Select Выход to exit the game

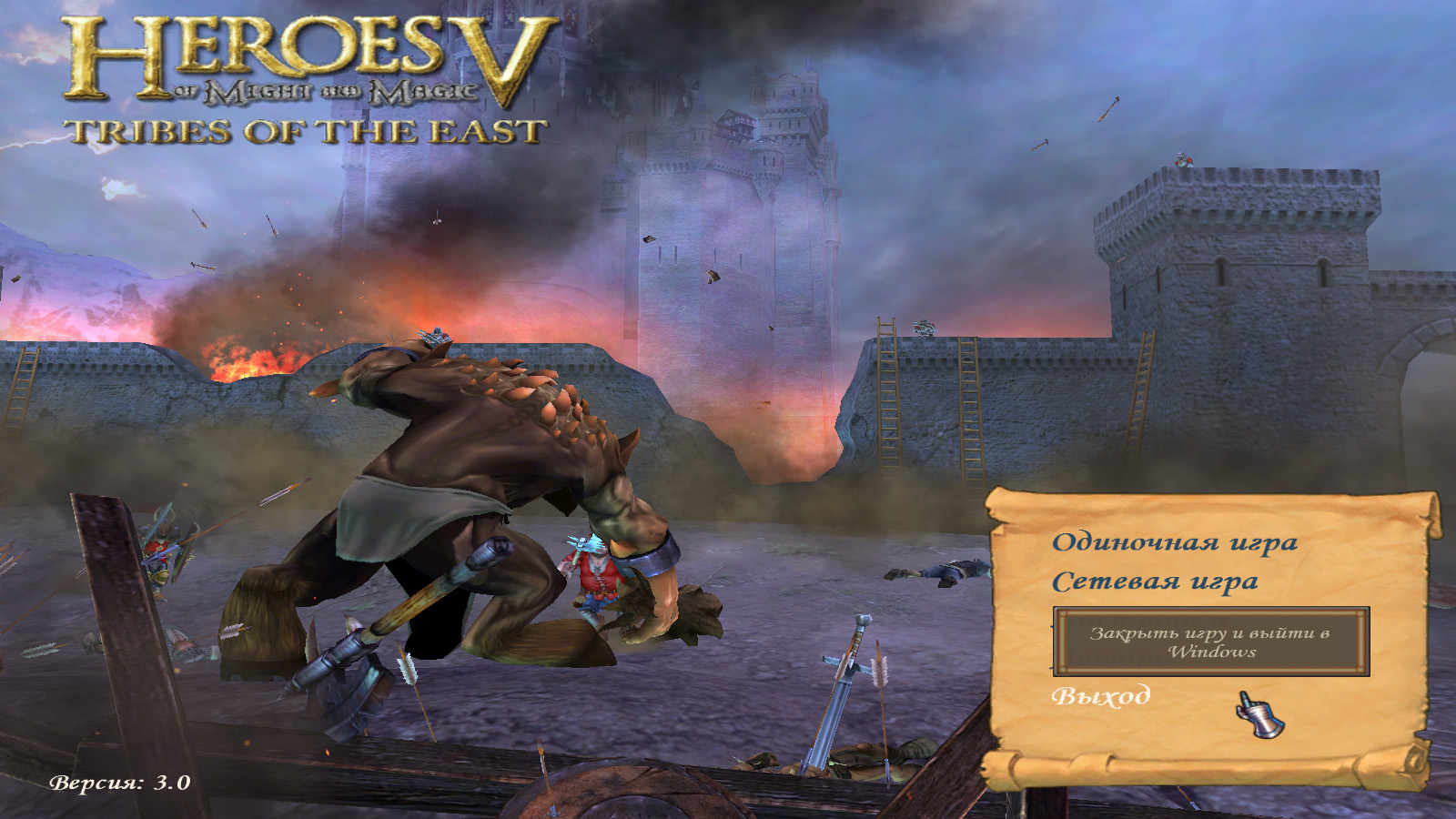pyautogui.click(x=1101, y=696)
